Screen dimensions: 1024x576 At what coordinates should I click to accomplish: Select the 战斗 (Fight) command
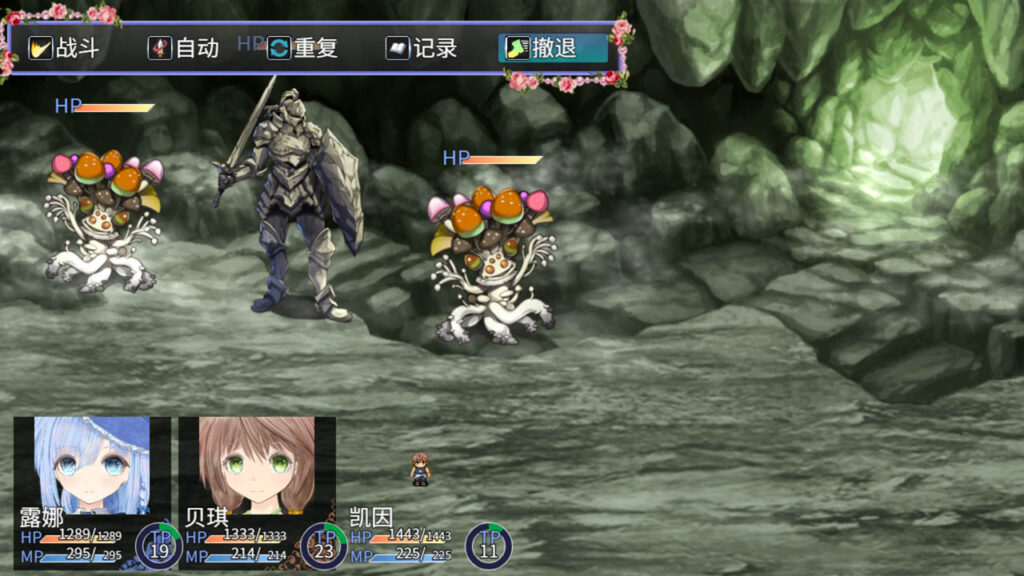point(64,48)
